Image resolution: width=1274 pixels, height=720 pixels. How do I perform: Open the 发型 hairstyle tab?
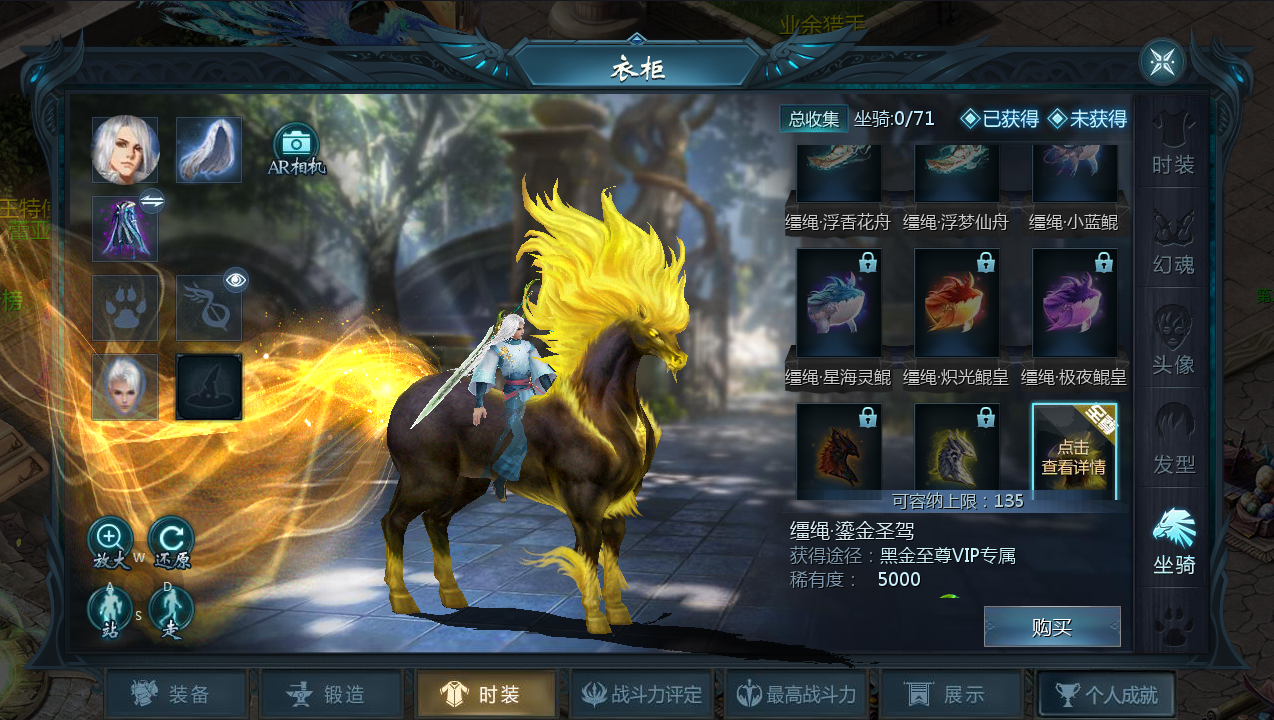(1173, 444)
